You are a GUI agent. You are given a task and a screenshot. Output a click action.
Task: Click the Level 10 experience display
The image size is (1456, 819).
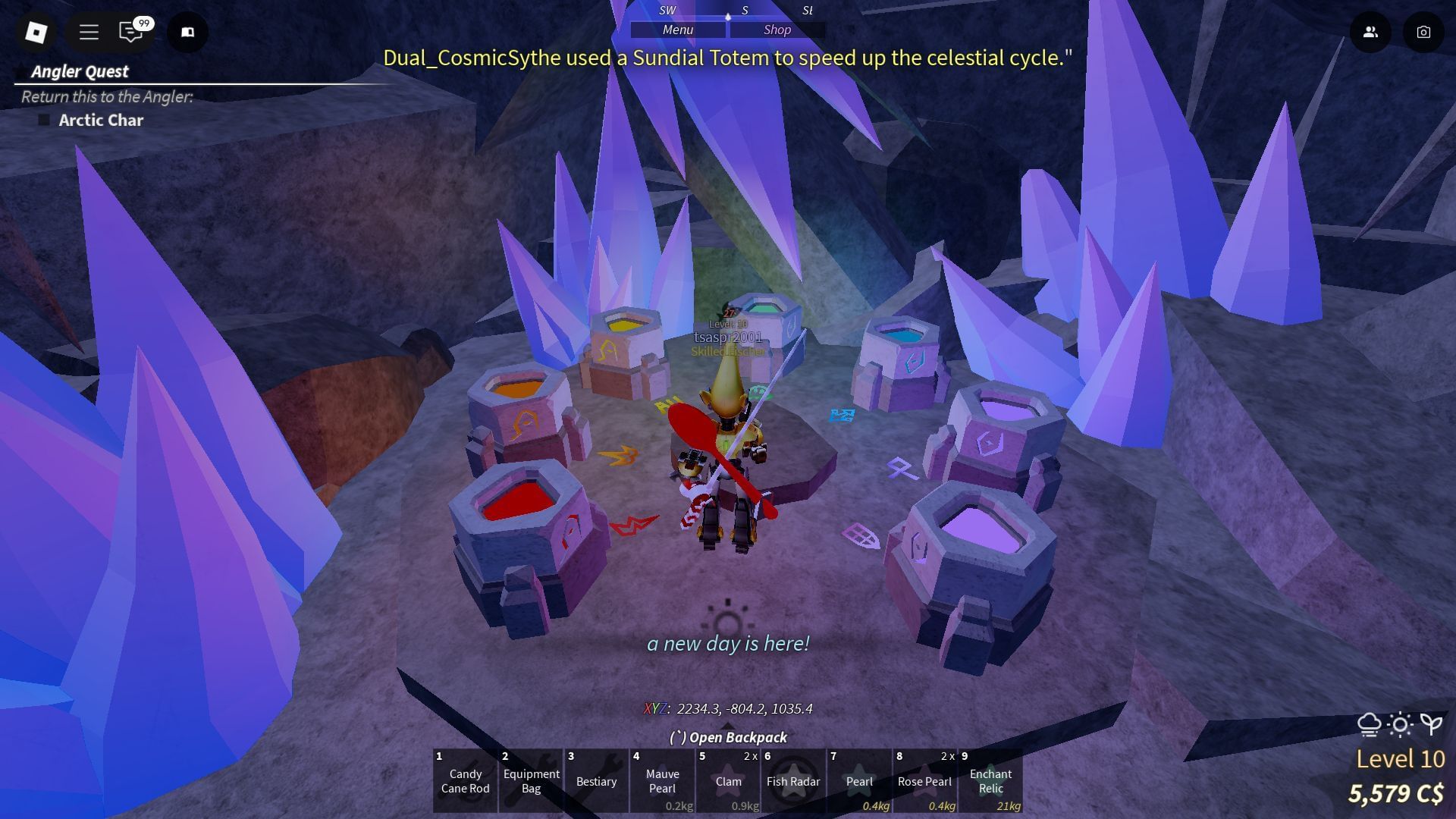pos(1401,758)
